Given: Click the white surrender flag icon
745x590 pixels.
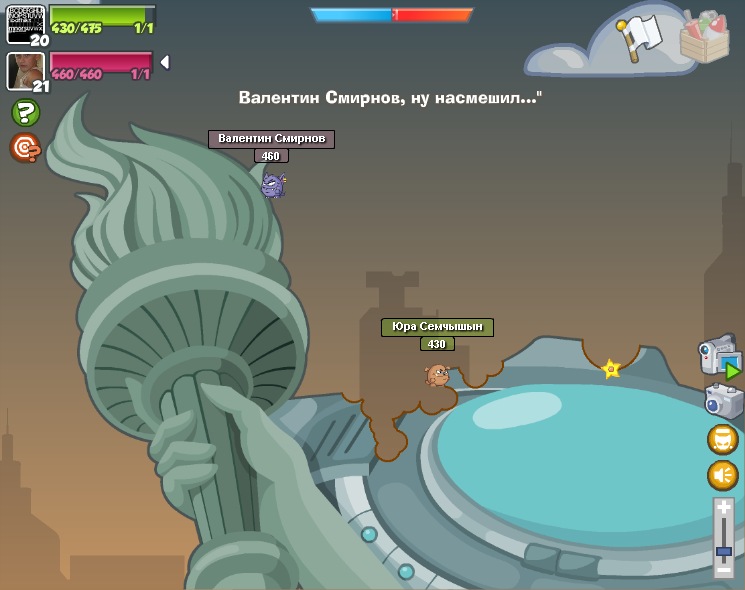Looking at the screenshot, I should [x=640, y=37].
